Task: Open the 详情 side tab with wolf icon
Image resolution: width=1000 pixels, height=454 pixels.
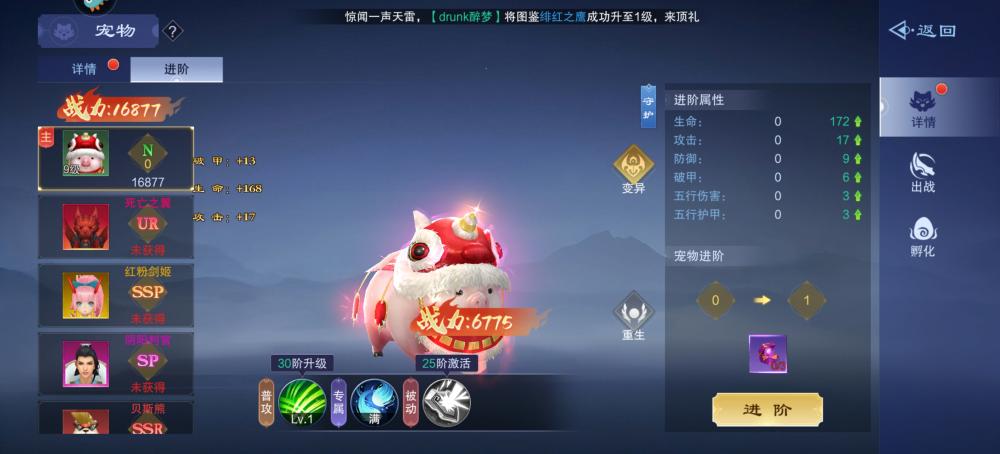Action: tap(923, 108)
